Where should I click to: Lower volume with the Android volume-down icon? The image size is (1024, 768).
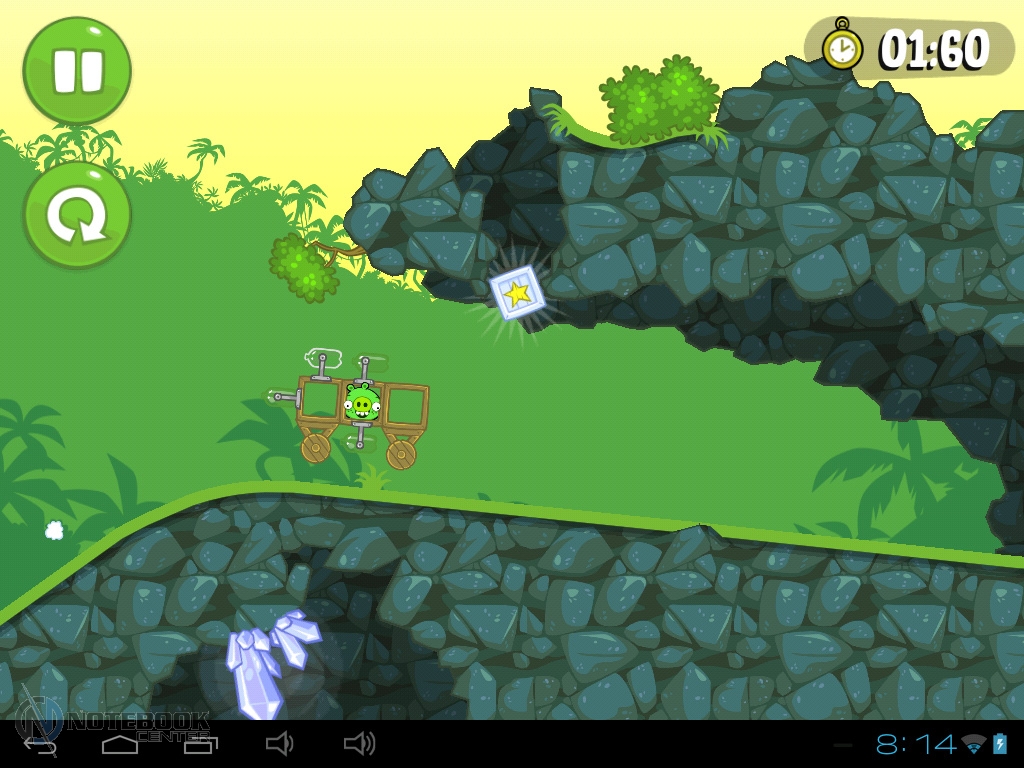279,743
